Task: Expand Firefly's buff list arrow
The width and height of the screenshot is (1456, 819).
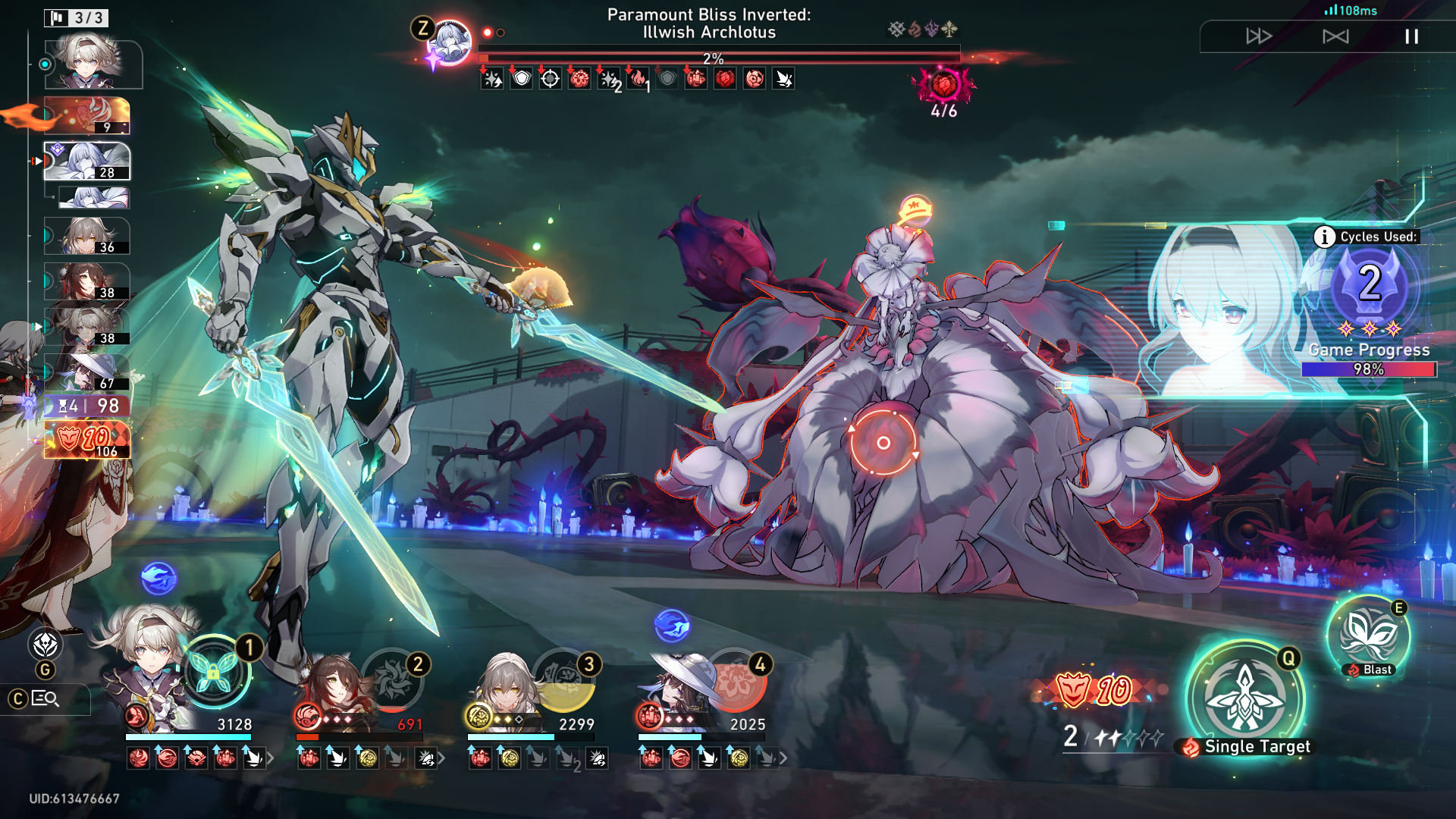Action: [270, 758]
